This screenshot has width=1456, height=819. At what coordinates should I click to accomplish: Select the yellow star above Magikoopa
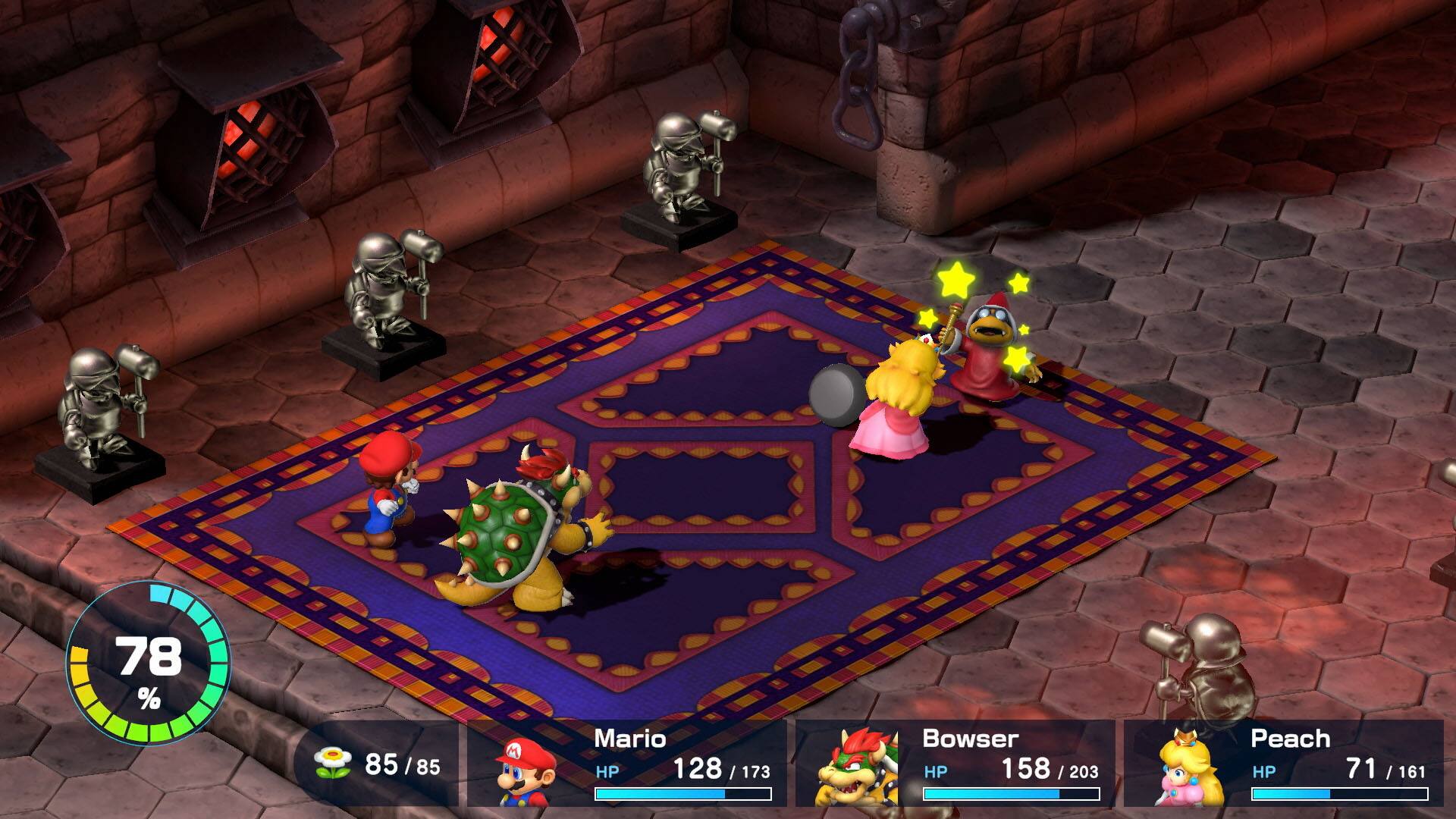[x=957, y=281]
